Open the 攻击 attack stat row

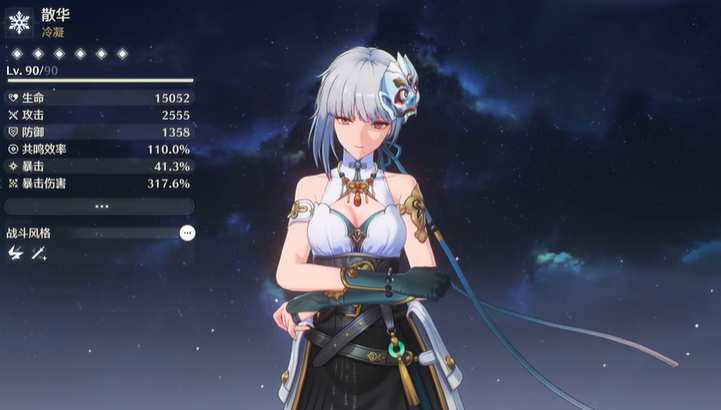[99, 115]
